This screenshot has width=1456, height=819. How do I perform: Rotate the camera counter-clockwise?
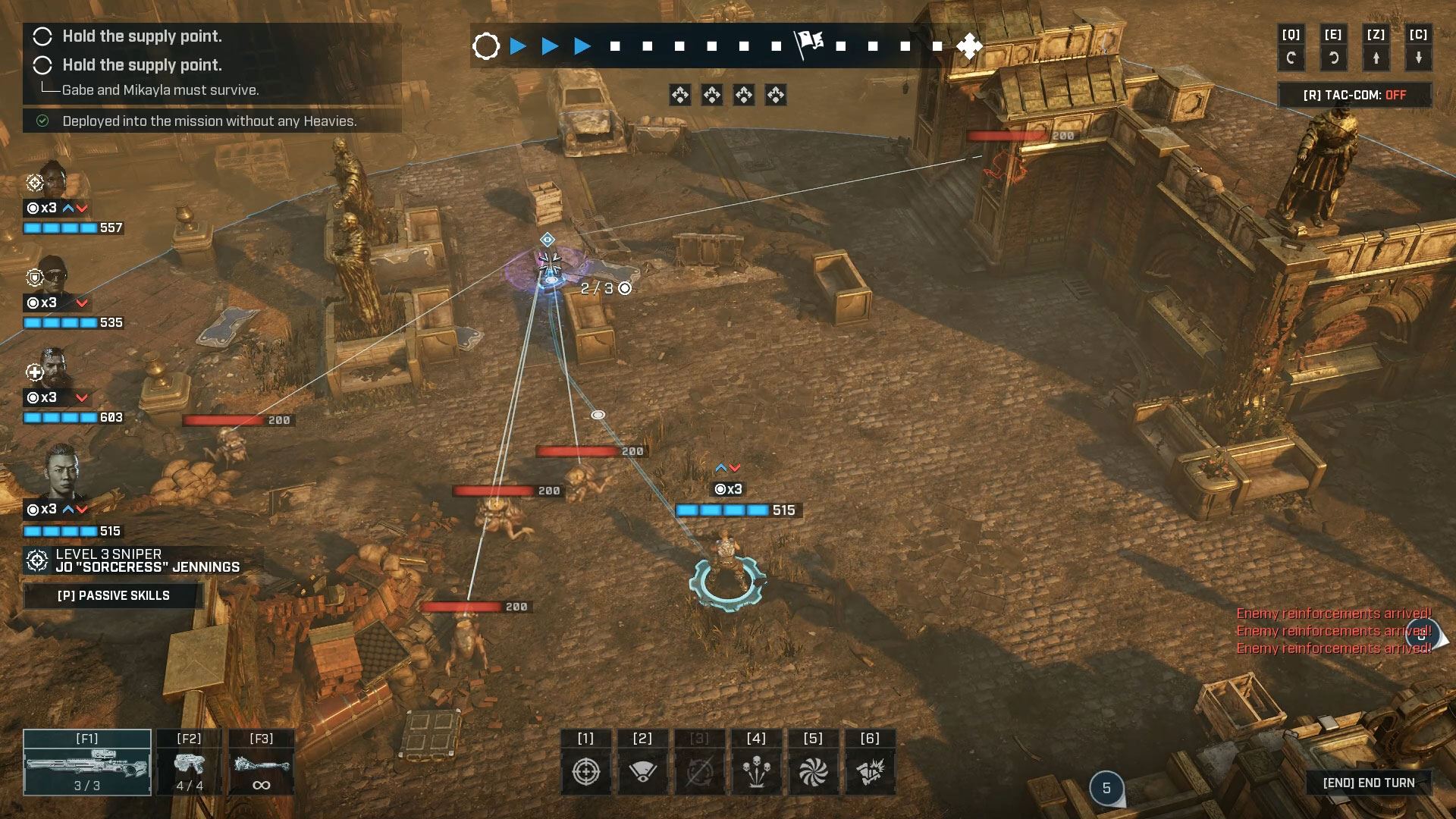(1333, 57)
